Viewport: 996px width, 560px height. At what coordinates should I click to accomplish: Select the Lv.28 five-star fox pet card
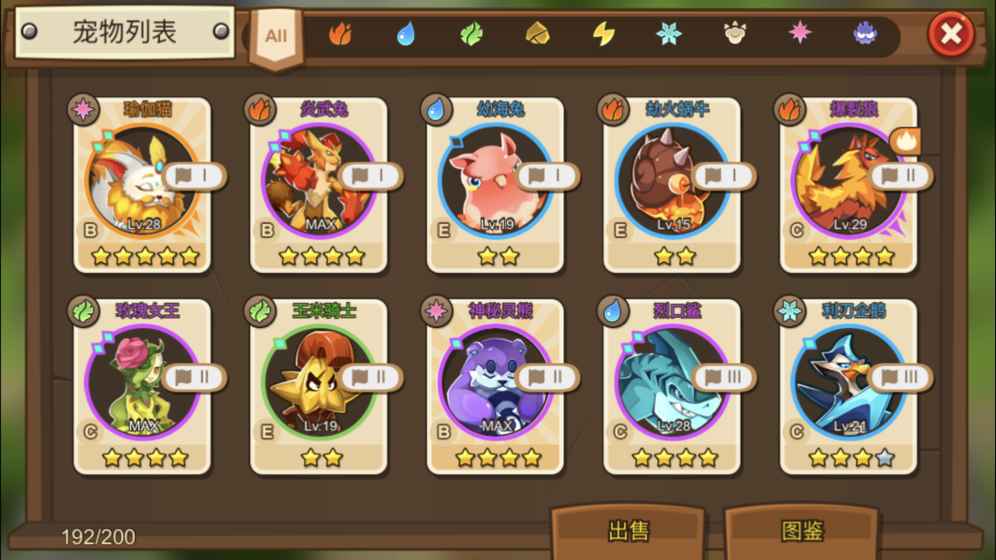tap(143, 184)
